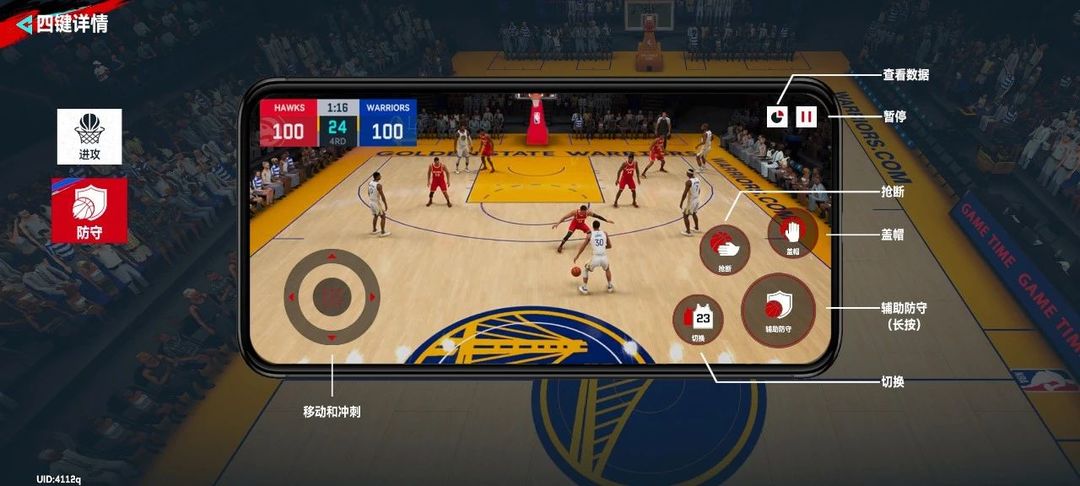Go back using the 四键详情 arrow
Viewport: 1080px width, 486px height.
point(23,24)
